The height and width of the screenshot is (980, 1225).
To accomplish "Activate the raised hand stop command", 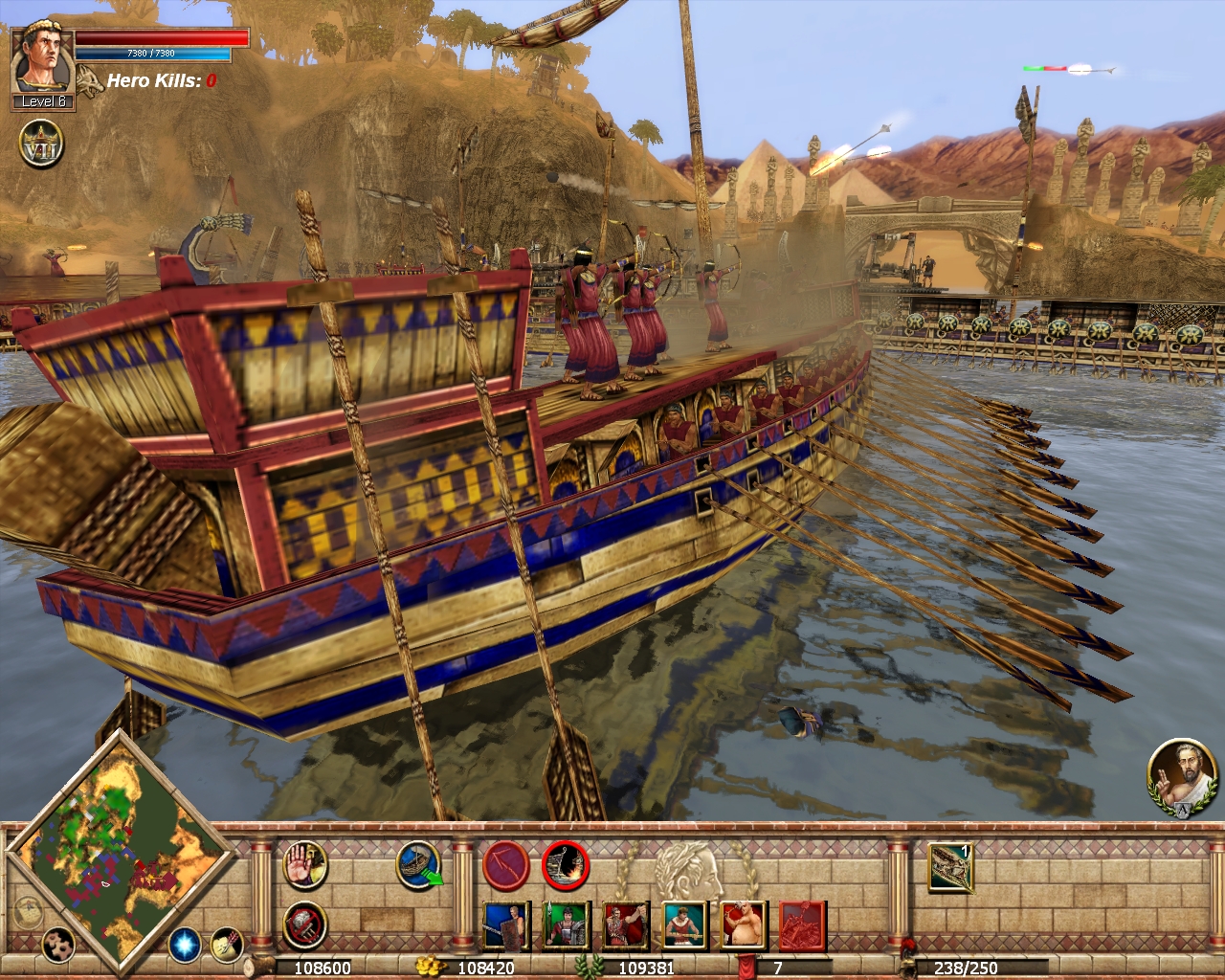I will (x=305, y=865).
